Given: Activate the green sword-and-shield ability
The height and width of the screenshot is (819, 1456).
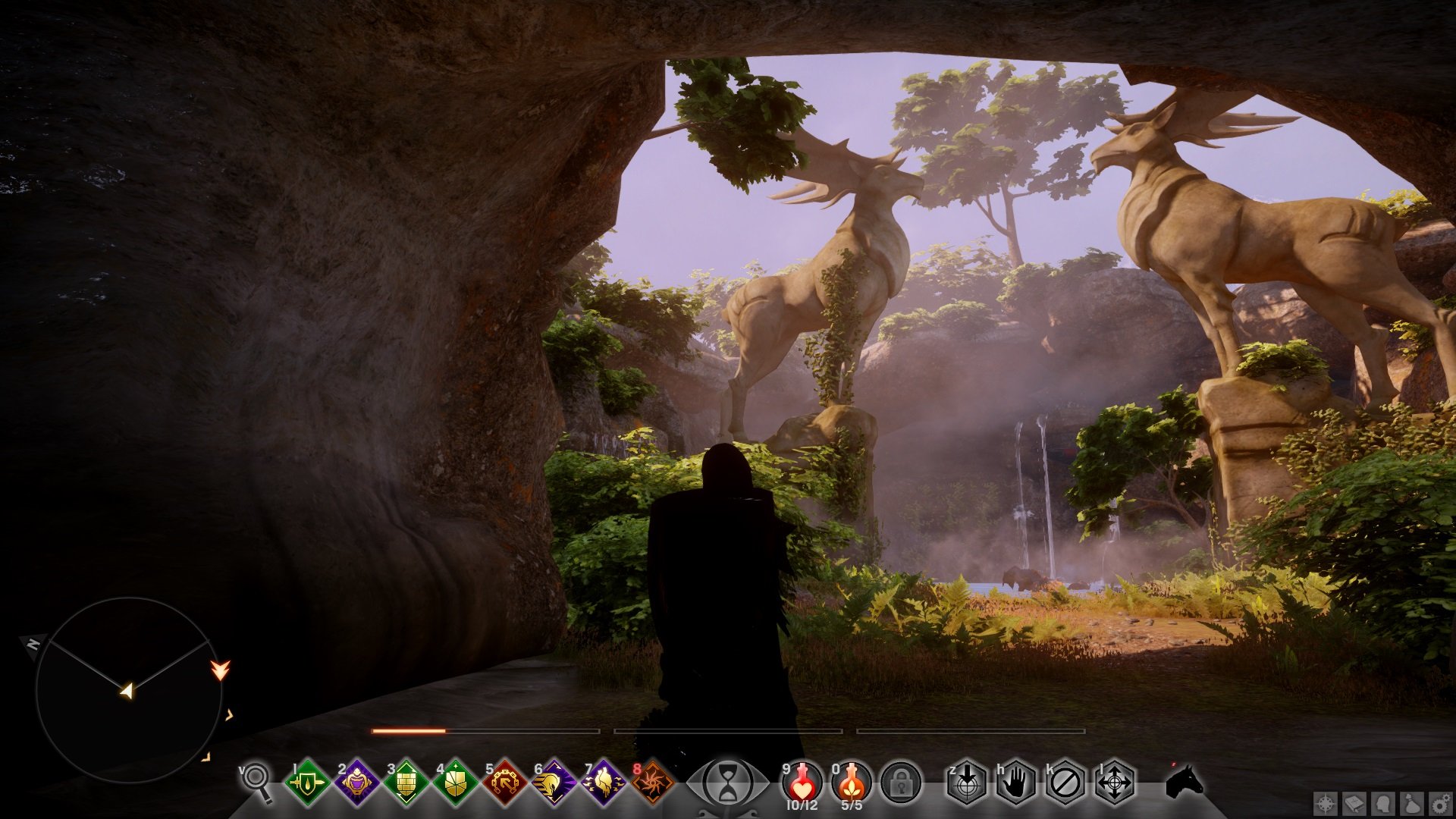Looking at the screenshot, I should (x=307, y=782).
